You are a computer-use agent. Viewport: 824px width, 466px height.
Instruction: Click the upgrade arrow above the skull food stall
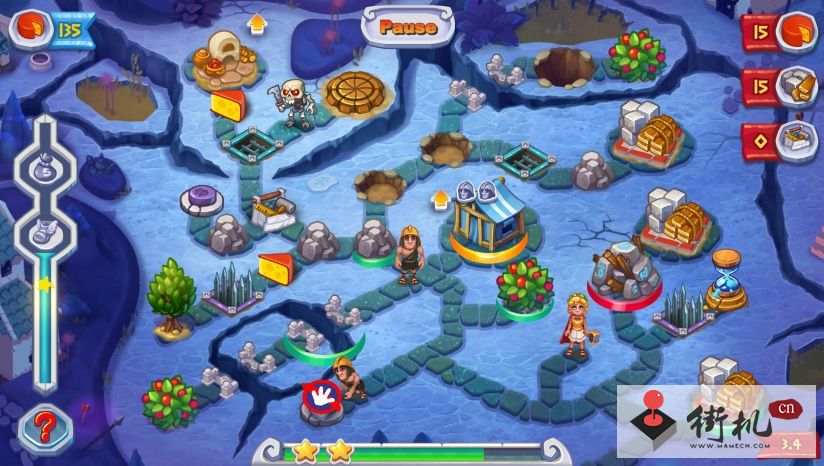[256, 22]
